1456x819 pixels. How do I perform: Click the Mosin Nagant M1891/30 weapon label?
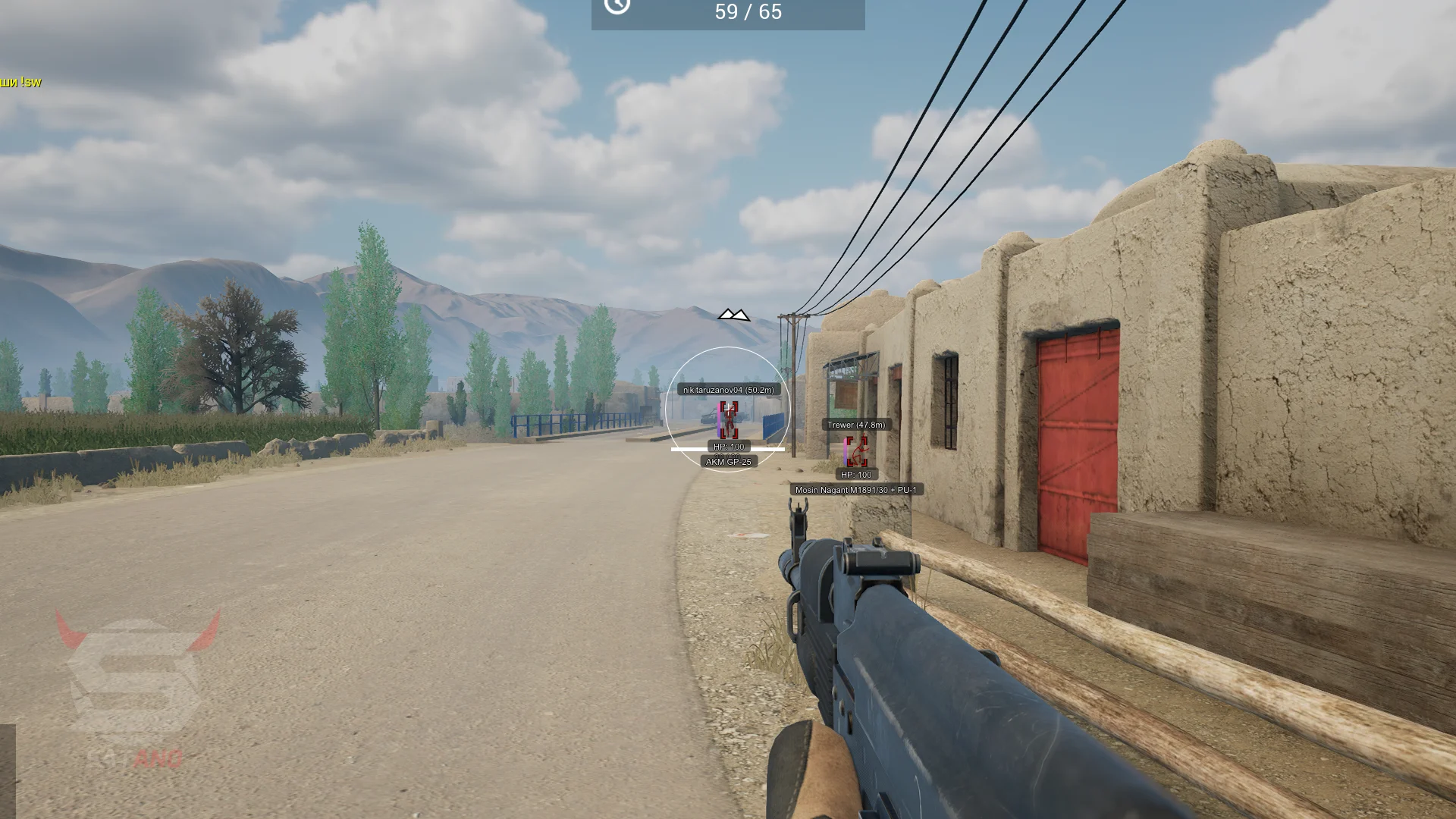855,490
